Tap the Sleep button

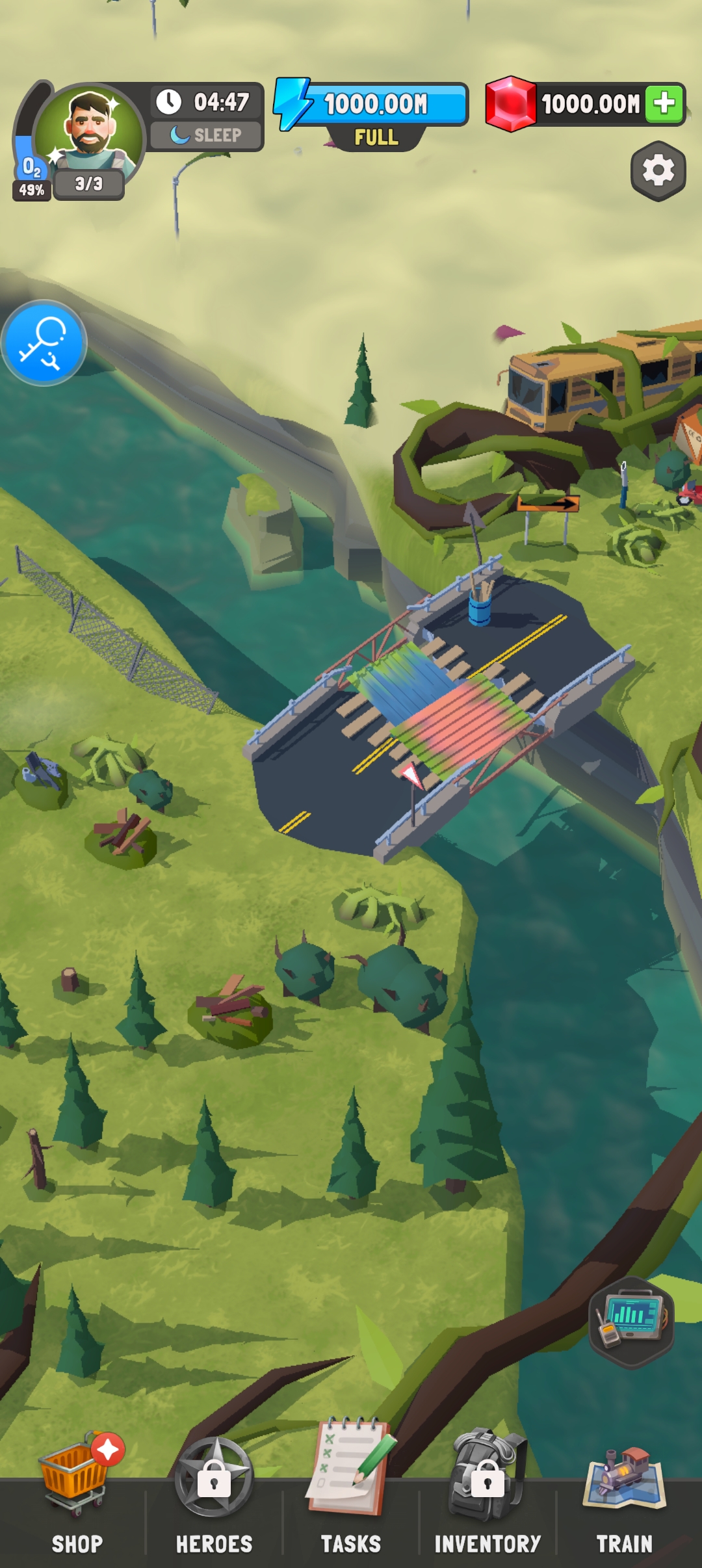(207, 135)
